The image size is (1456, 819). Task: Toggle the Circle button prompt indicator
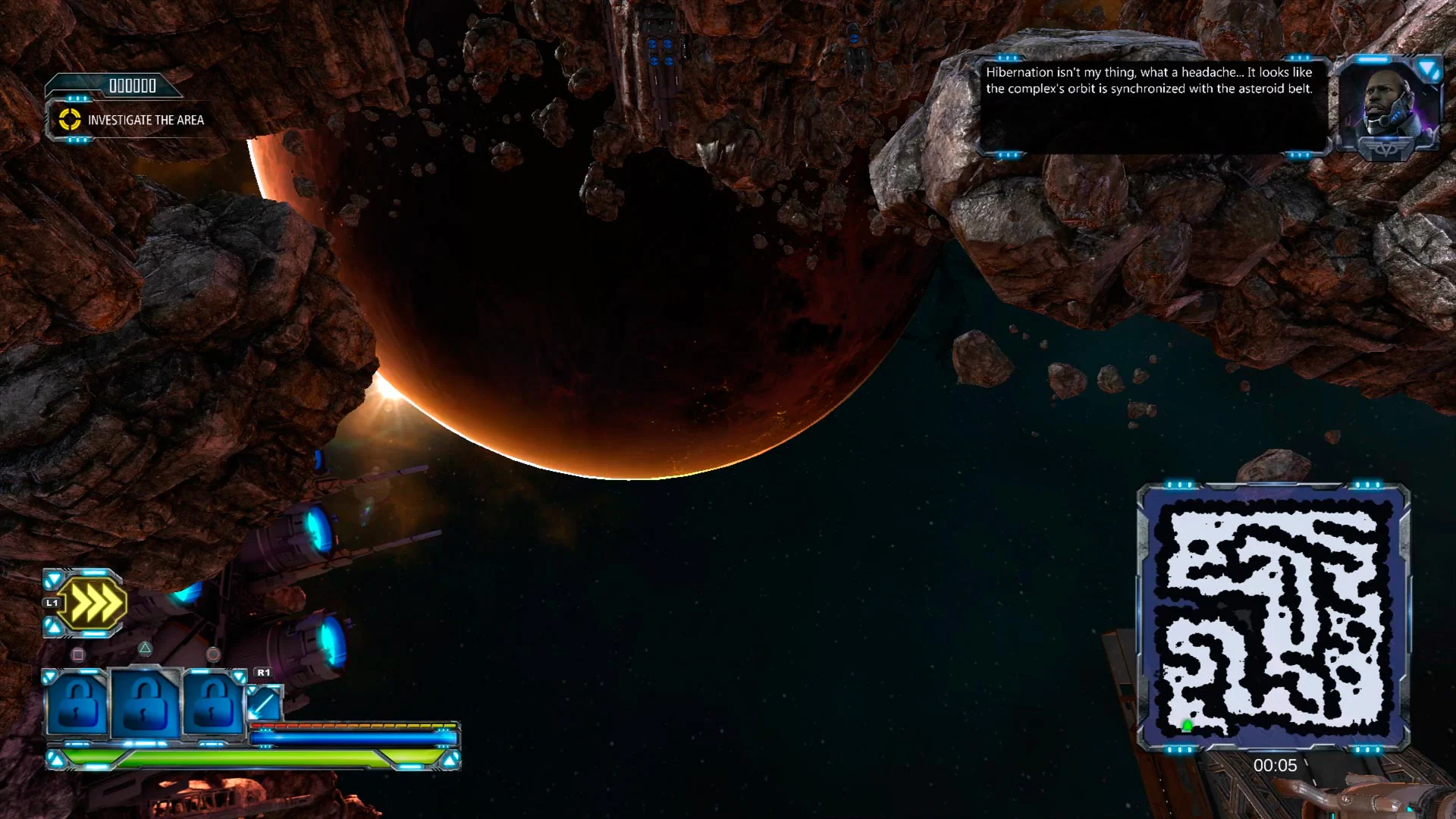212,653
